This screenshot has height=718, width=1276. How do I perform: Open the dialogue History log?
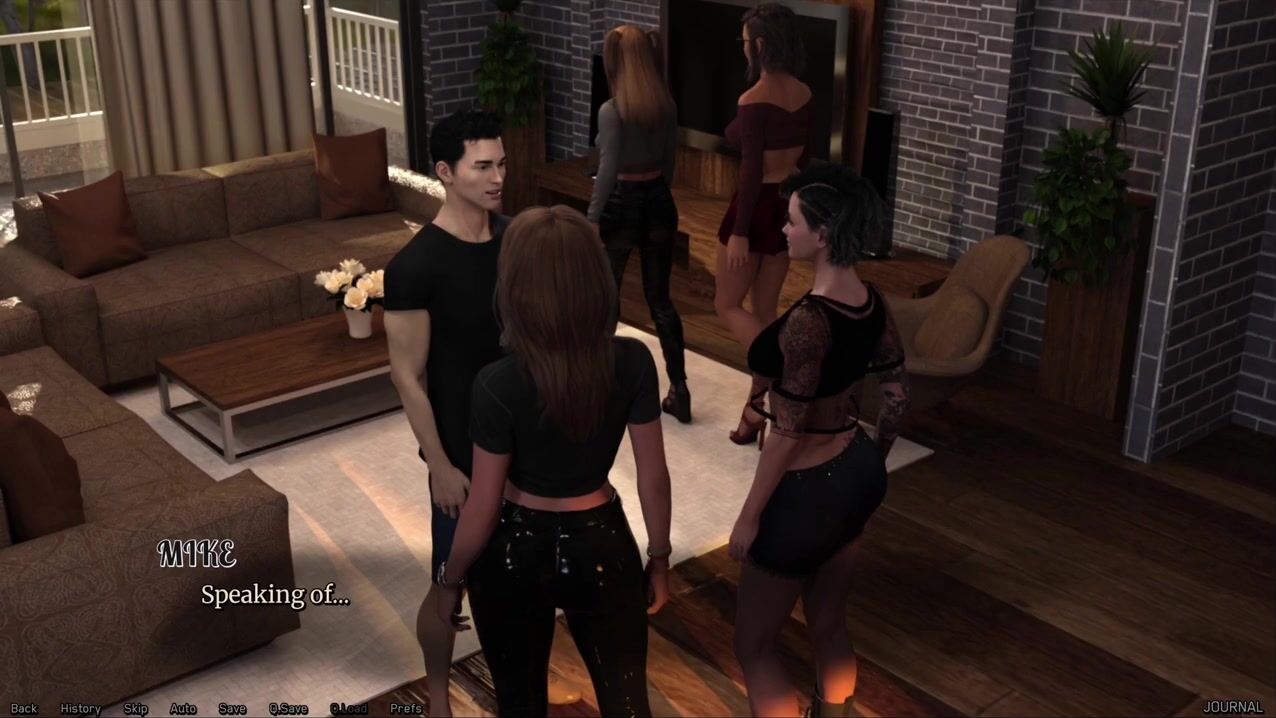pyautogui.click(x=80, y=708)
